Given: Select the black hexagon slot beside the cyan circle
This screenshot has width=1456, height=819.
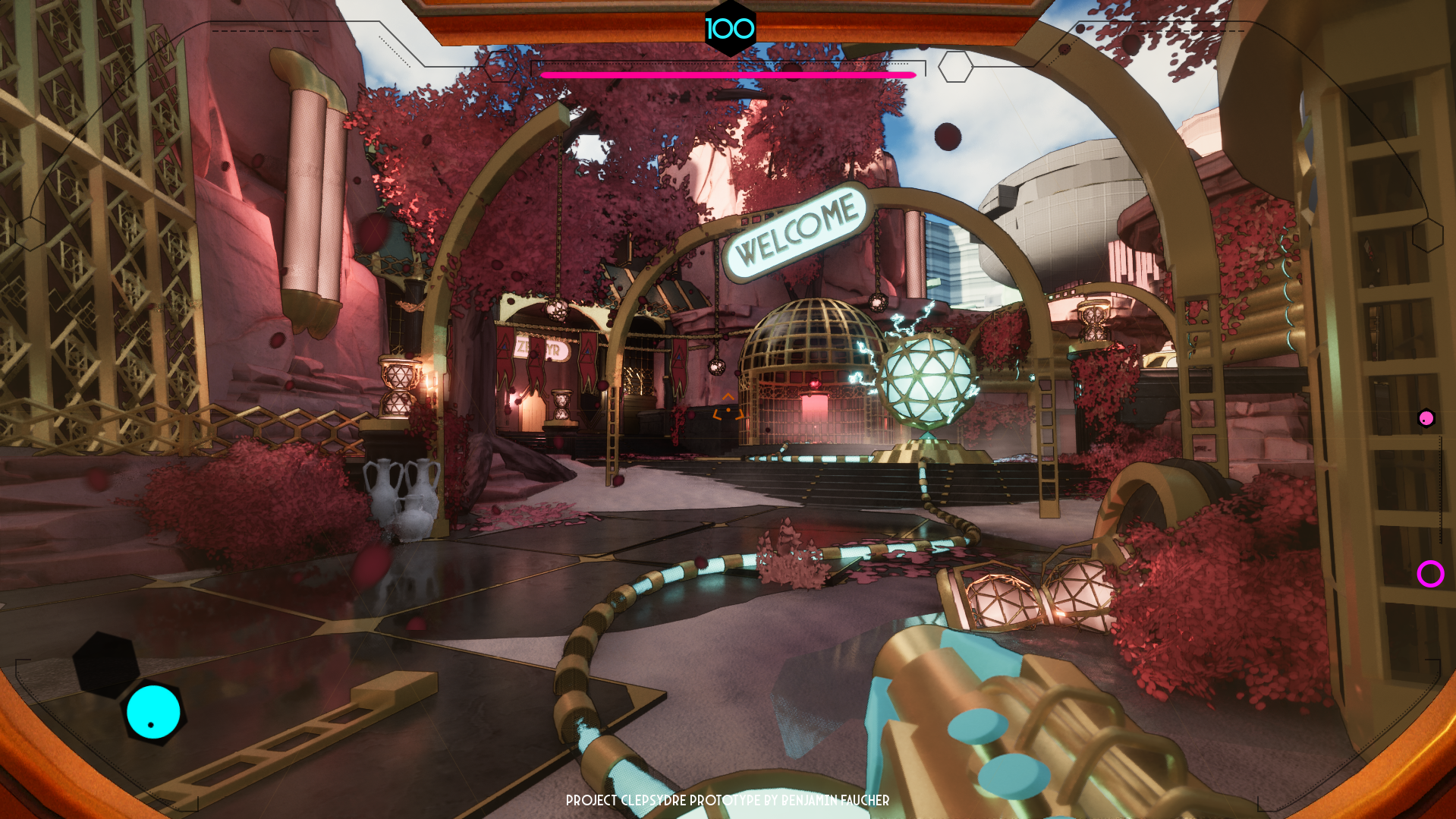Looking at the screenshot, I should (x=105, y=664).
